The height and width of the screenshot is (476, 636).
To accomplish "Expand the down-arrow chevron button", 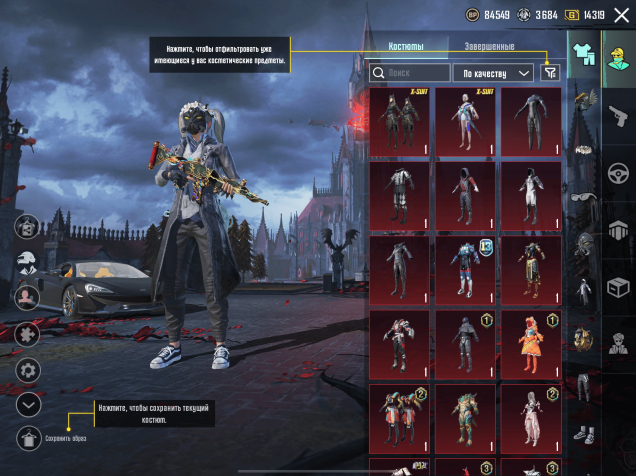I will click(28, 404).
